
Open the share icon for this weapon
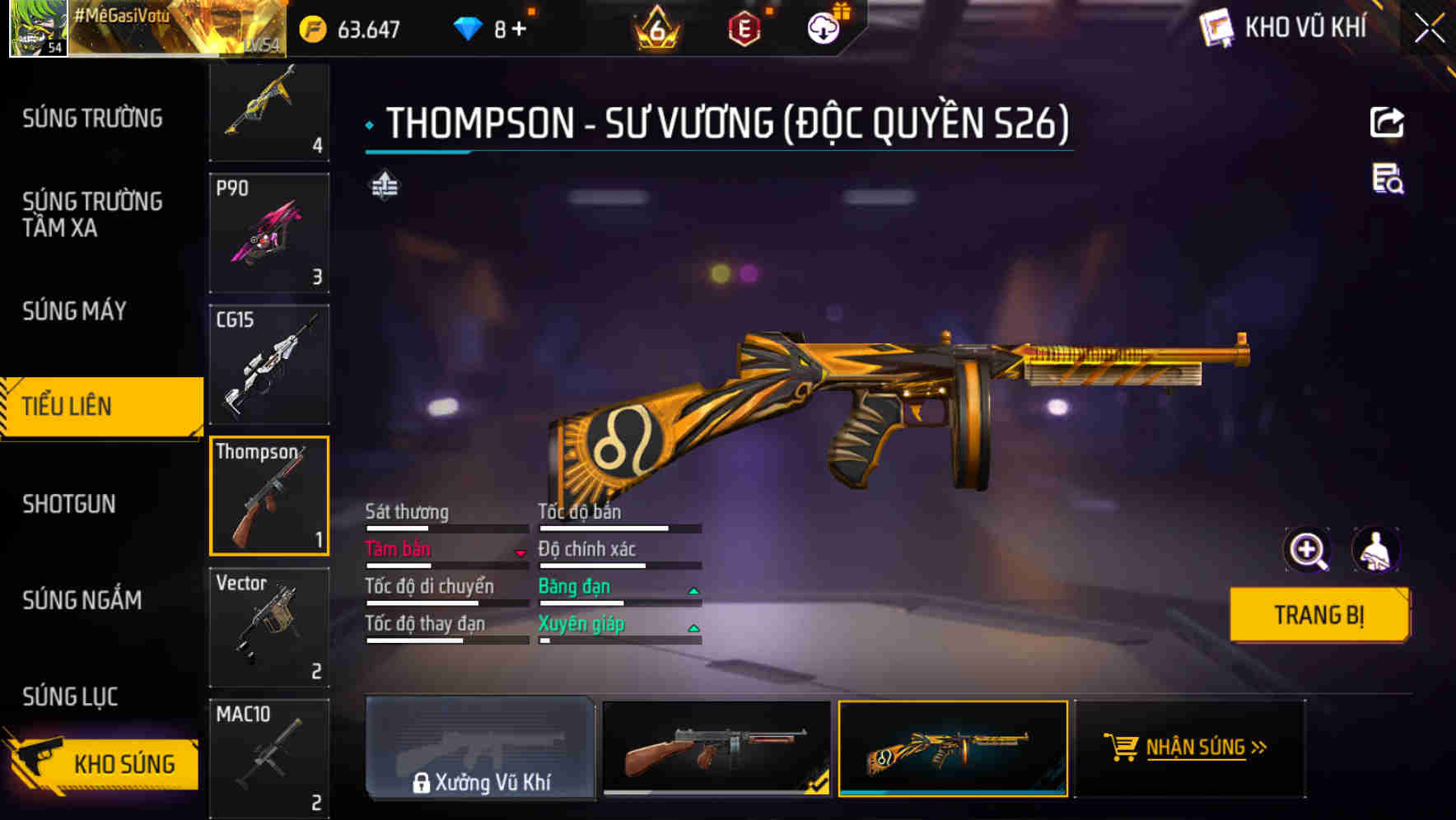pos(1388,122)
